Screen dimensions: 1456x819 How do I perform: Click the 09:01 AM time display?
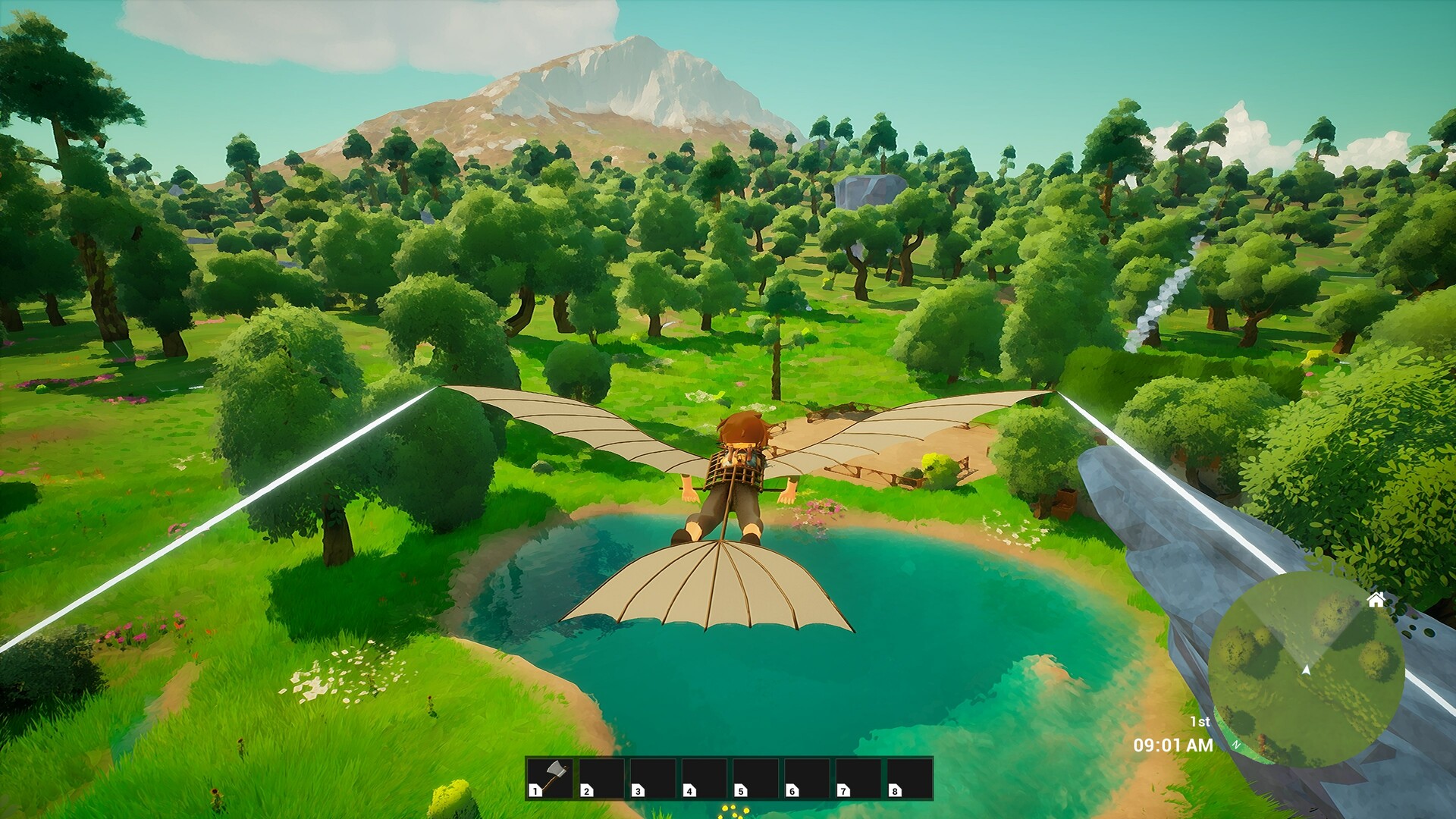(1173, 745)
